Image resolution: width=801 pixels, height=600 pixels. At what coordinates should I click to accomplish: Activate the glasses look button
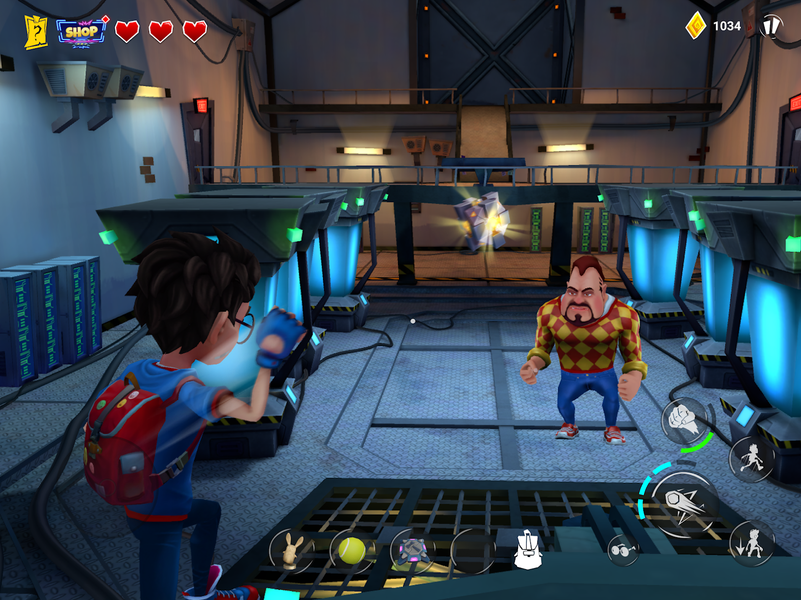coord(623,549)
